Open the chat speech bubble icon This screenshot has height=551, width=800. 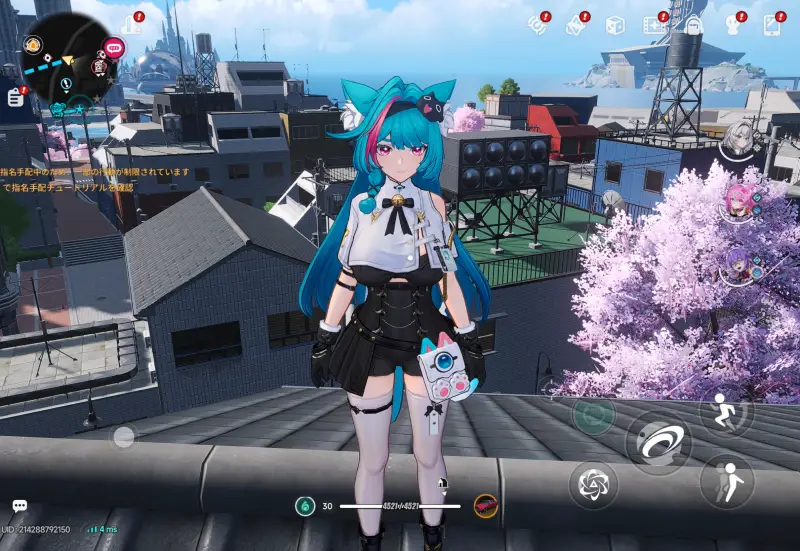[x=19, y=507]
